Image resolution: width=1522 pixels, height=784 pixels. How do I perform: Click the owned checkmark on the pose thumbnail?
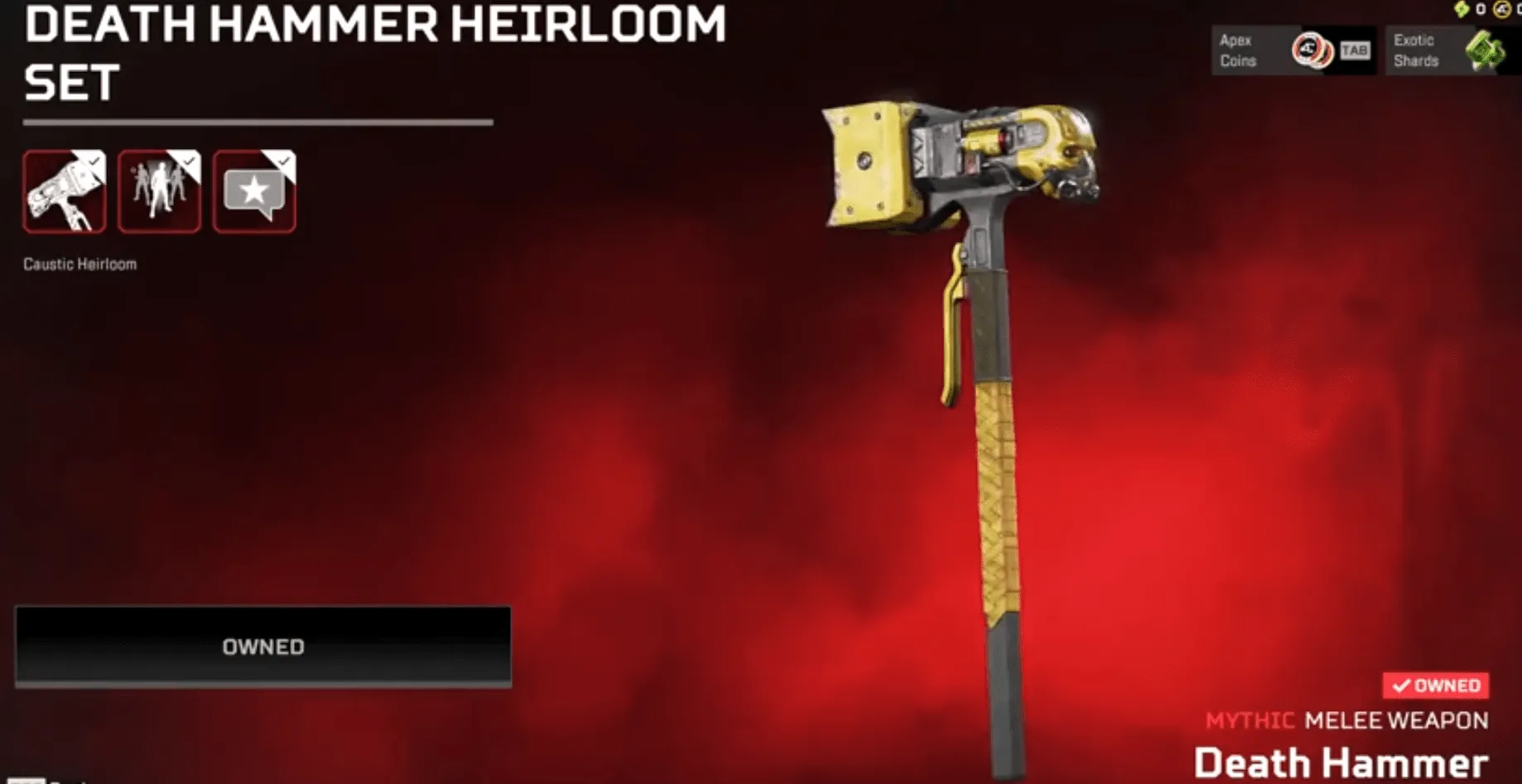coord(189,162)
